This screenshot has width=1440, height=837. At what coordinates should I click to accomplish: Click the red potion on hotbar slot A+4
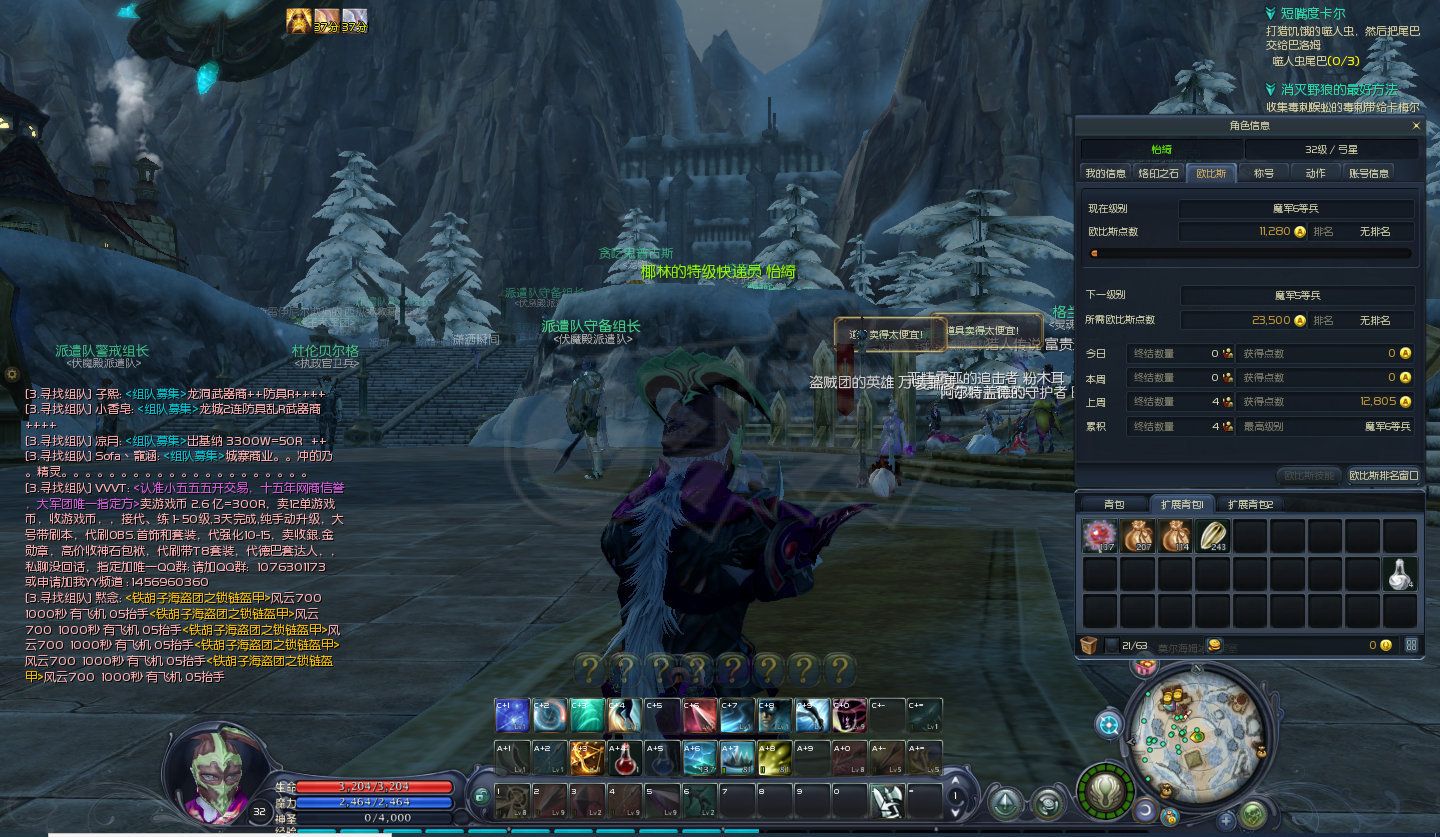point(624,758)
